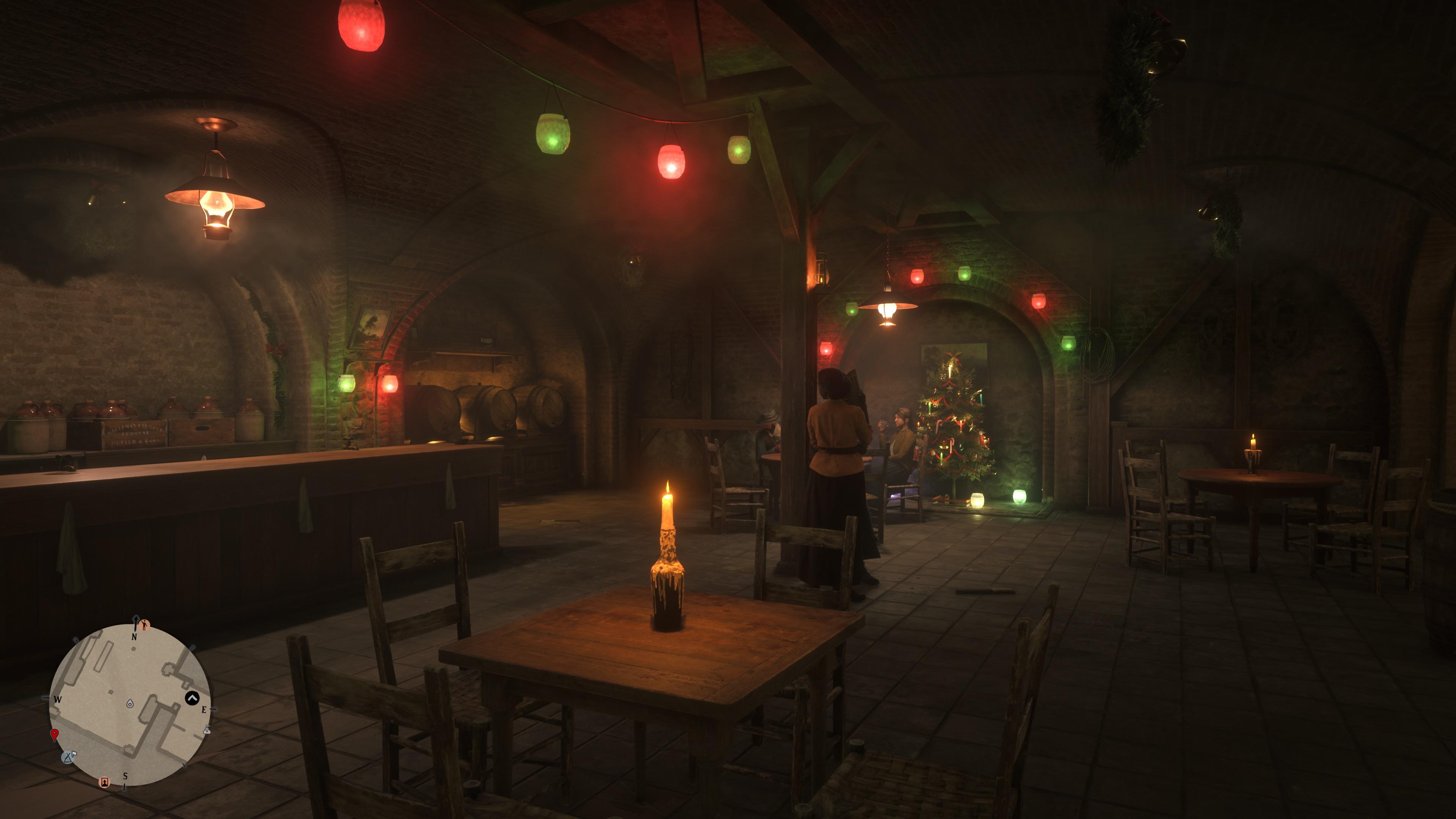Select the blue tent-and-flag camp icon on minimap
The width and height of the screenshot is (1456, 819).
pos(68,758)
